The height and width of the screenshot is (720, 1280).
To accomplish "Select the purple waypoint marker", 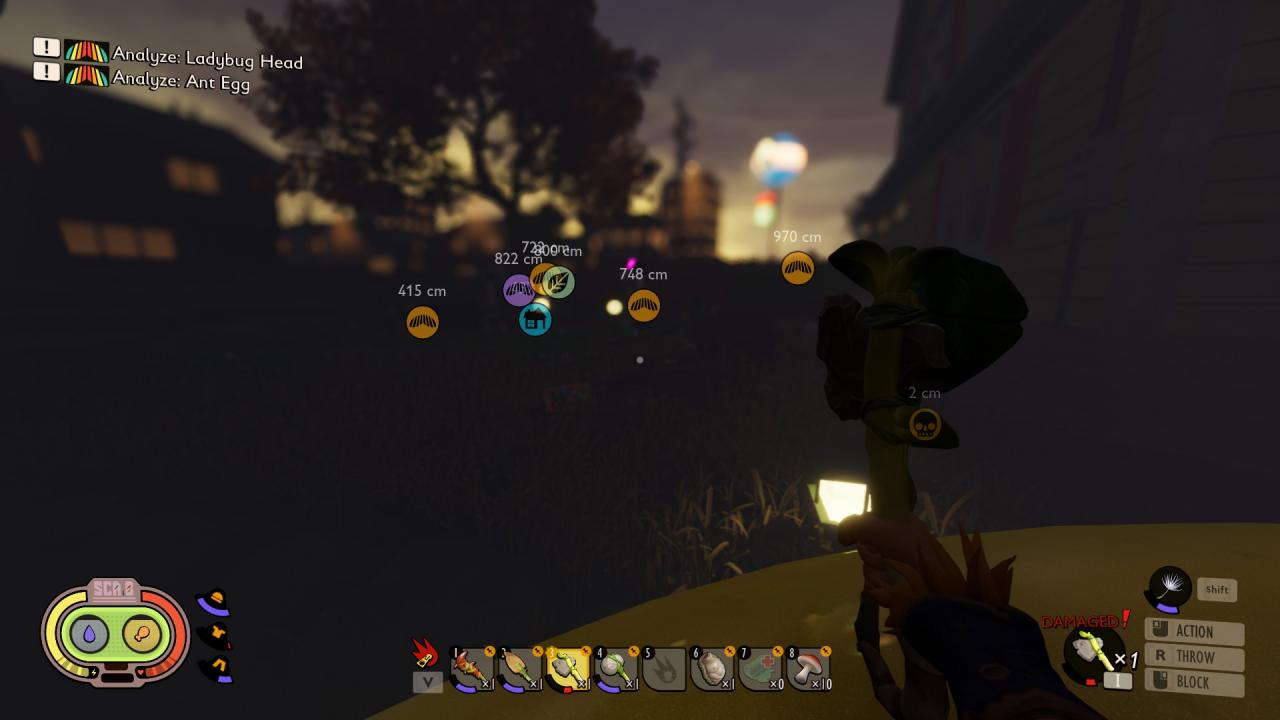I will coord(518,290).
